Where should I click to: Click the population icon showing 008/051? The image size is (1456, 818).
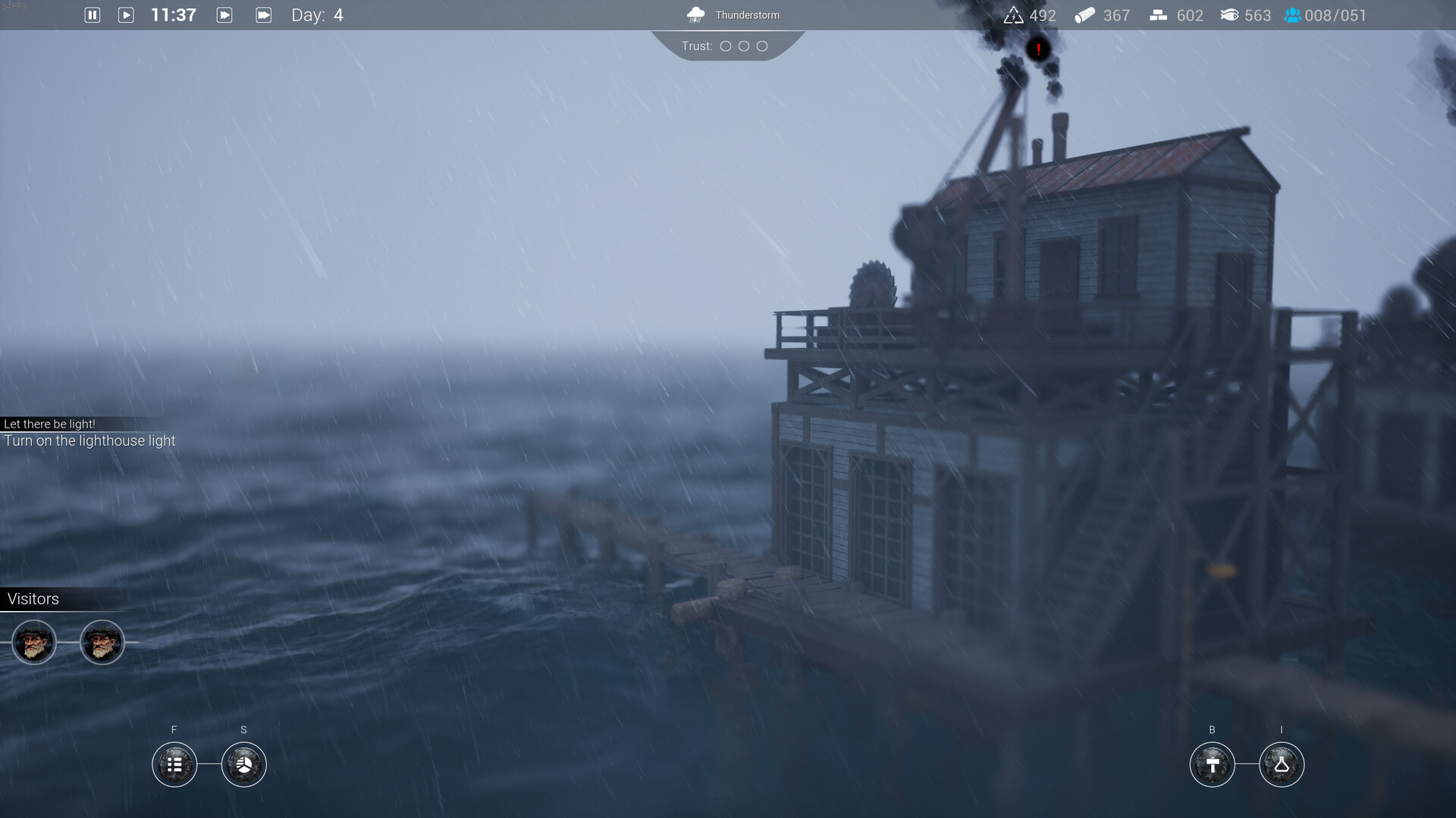click(1291, 14)
